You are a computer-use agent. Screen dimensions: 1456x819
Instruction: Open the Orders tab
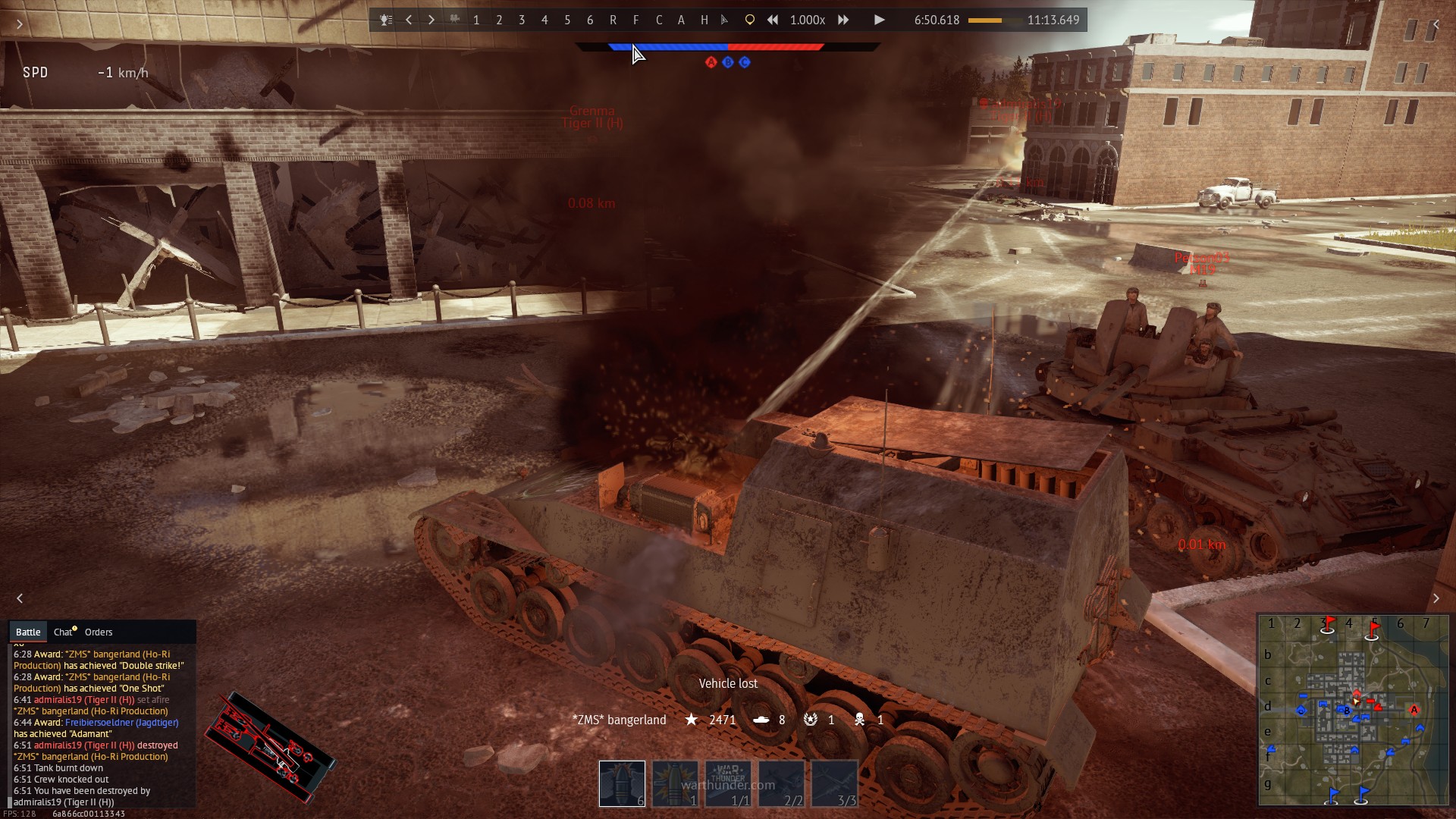click(99, 632)
